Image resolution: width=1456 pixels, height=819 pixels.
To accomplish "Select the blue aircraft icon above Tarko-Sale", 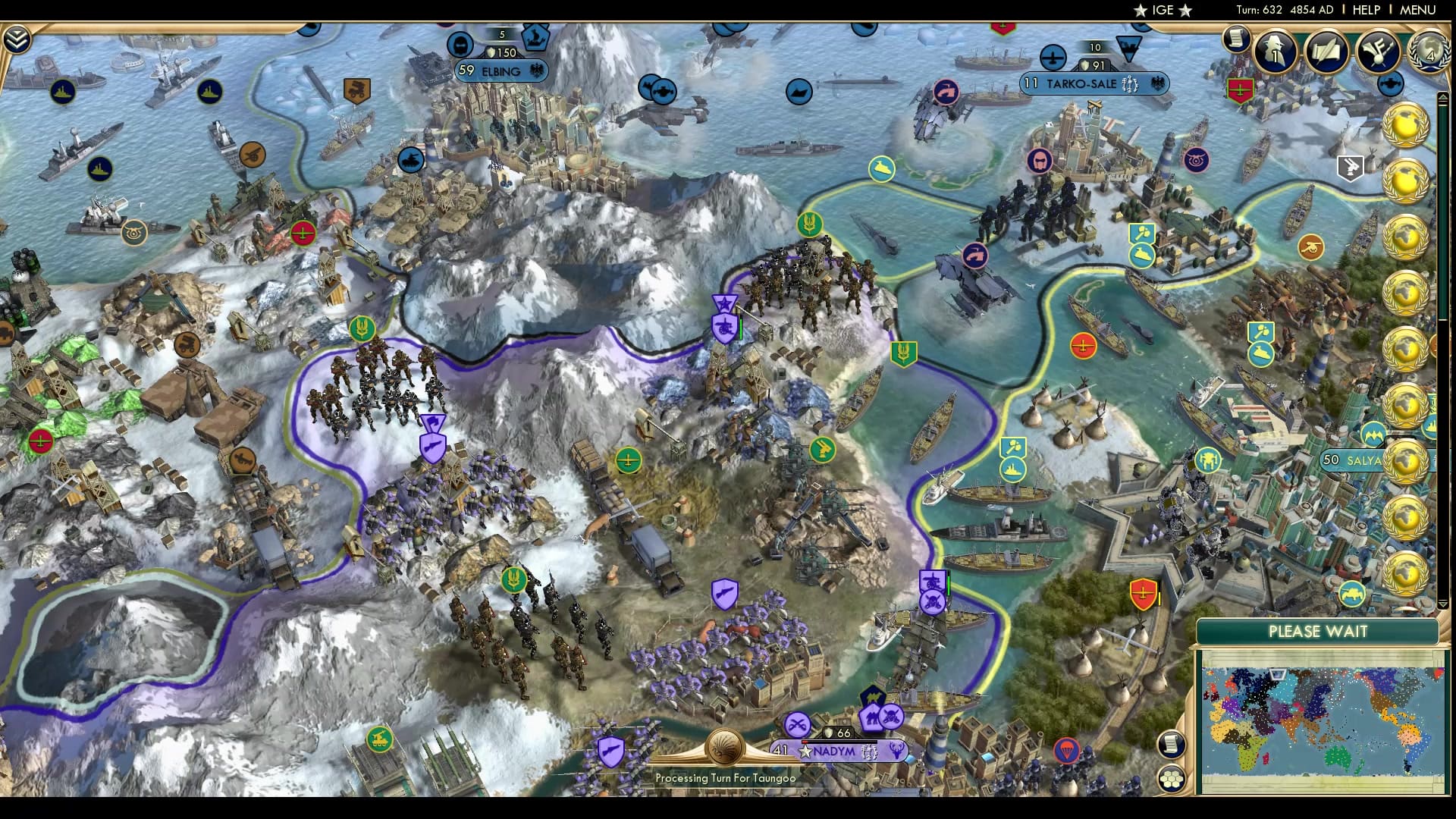I will 1053,55.
